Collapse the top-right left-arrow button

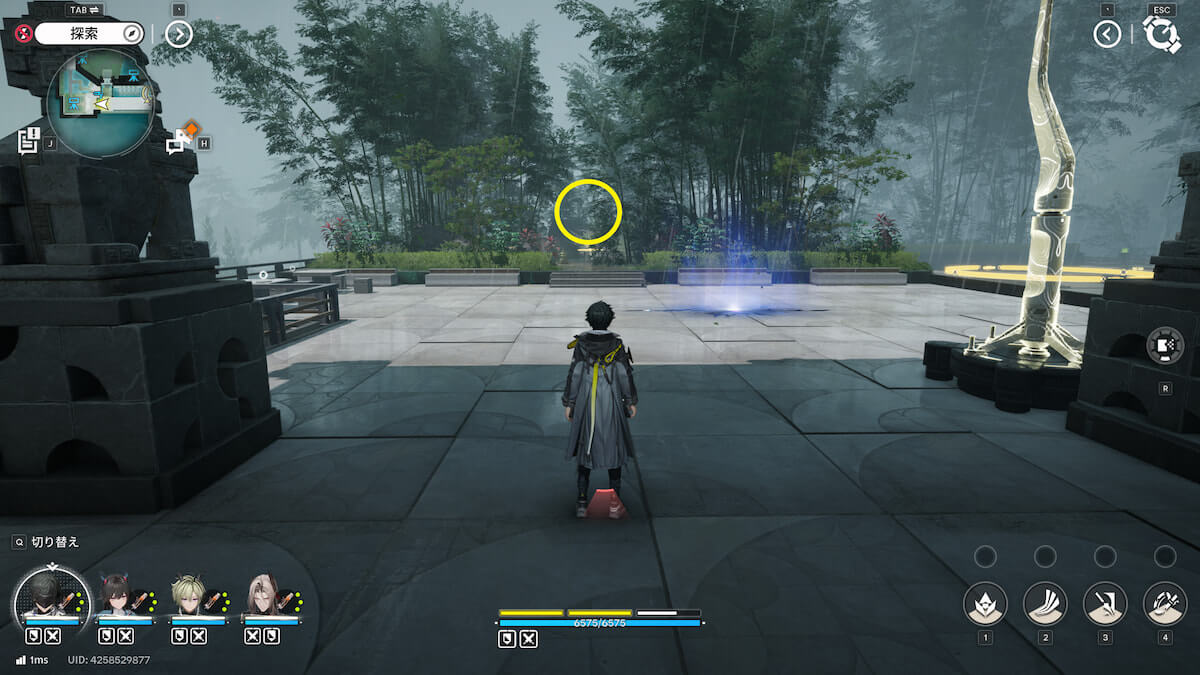pyautogui.click(x=1106, y=34)
